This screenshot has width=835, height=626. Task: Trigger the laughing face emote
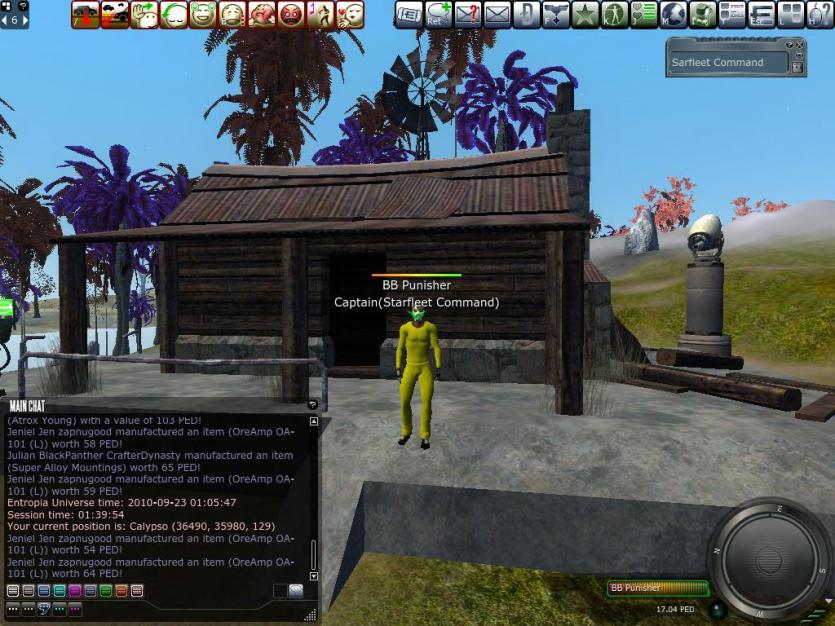tap(203, 14)
